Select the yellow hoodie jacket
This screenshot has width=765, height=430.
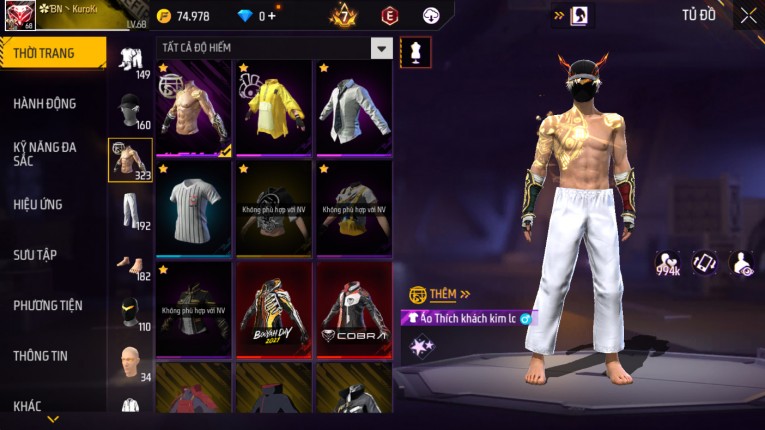click(274, 107)
